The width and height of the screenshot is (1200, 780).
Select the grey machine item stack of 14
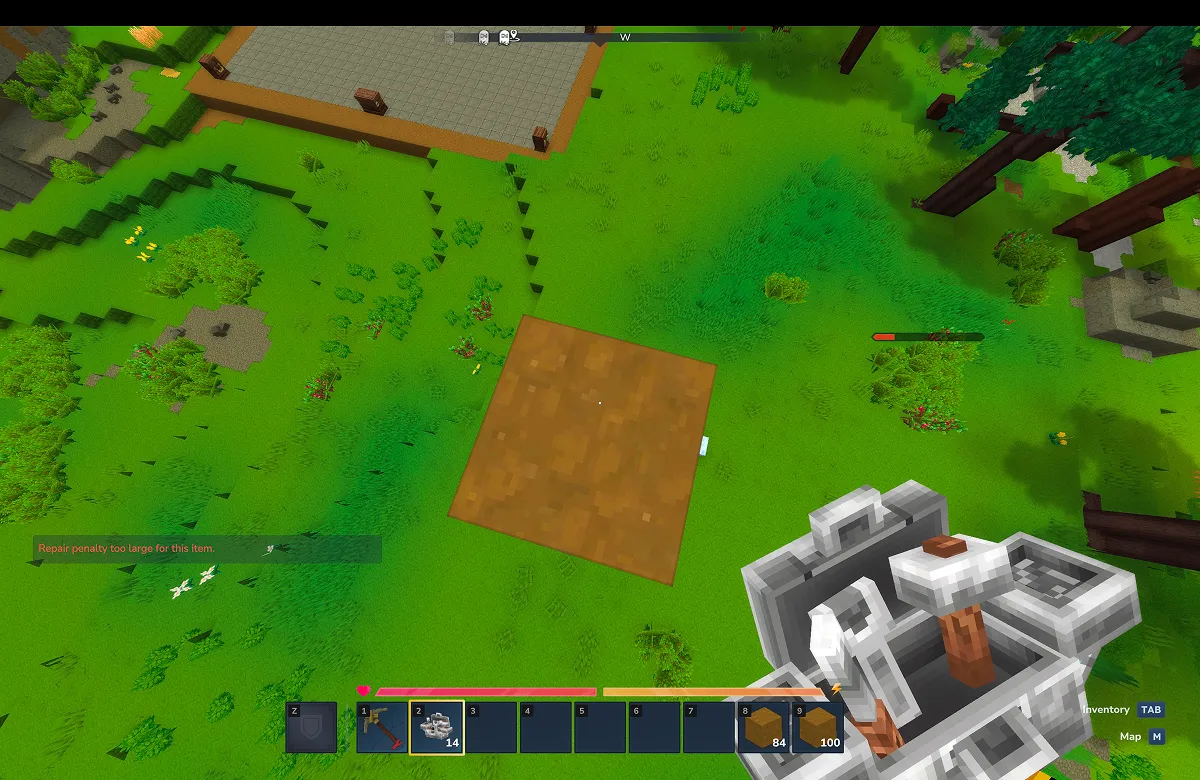pyautogui.click(x=437, y=727)
